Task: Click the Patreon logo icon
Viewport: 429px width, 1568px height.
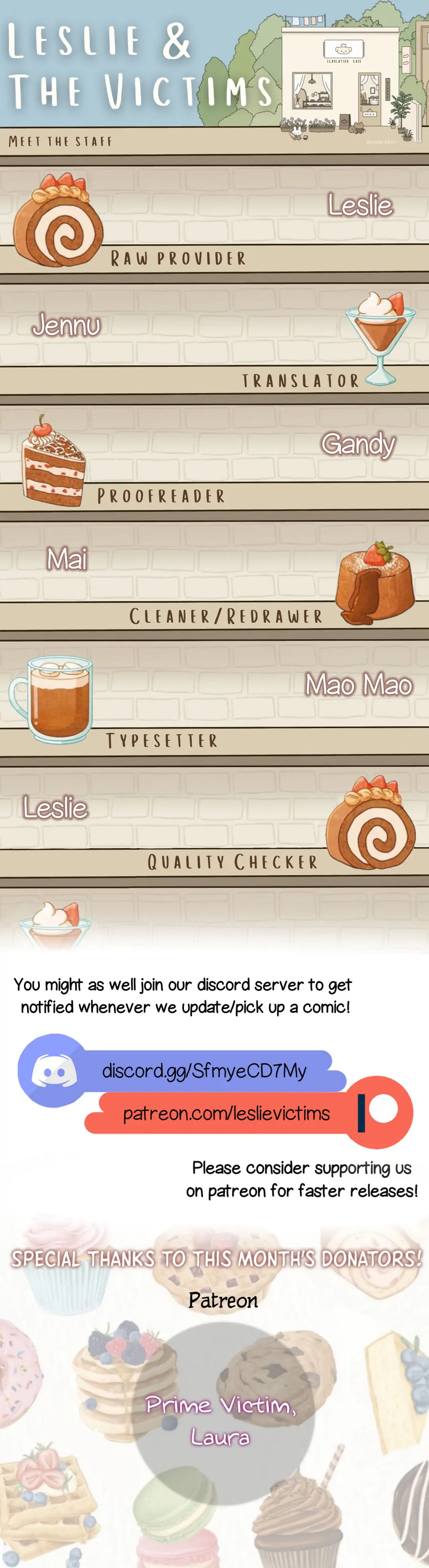Action: (x=379, y=1111)
